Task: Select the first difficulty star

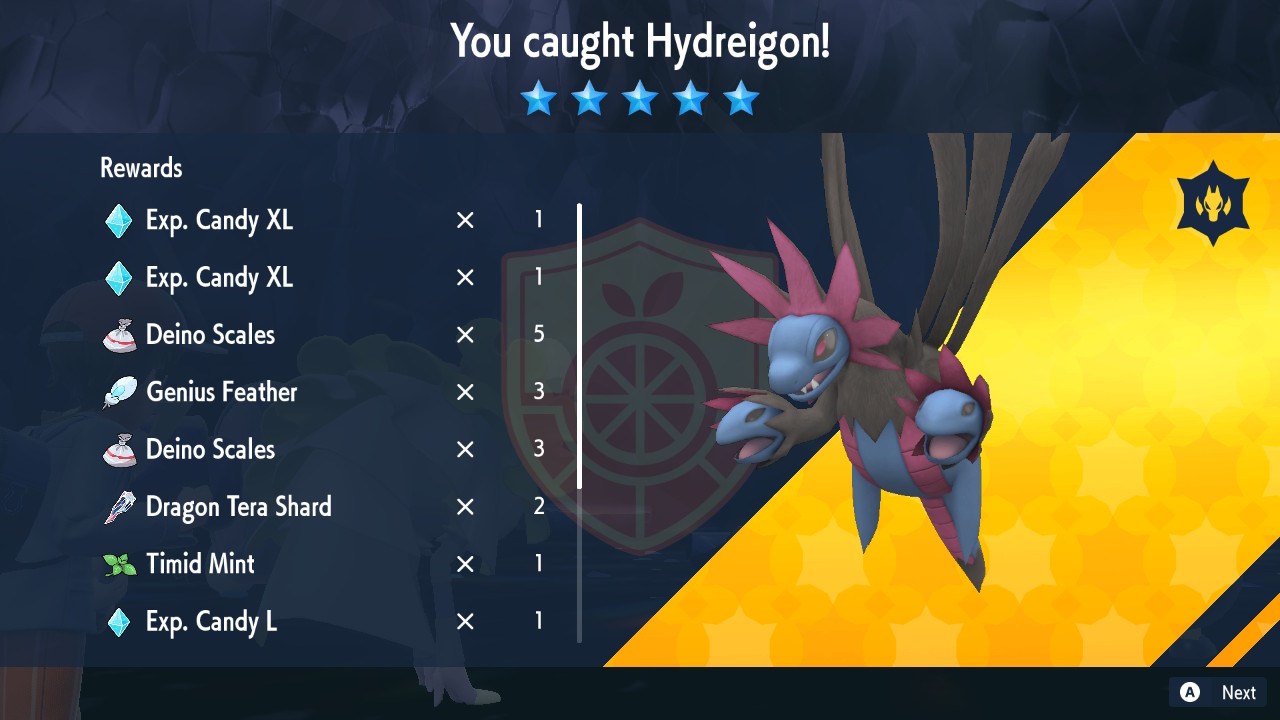Action: click(x=539, y=98)
